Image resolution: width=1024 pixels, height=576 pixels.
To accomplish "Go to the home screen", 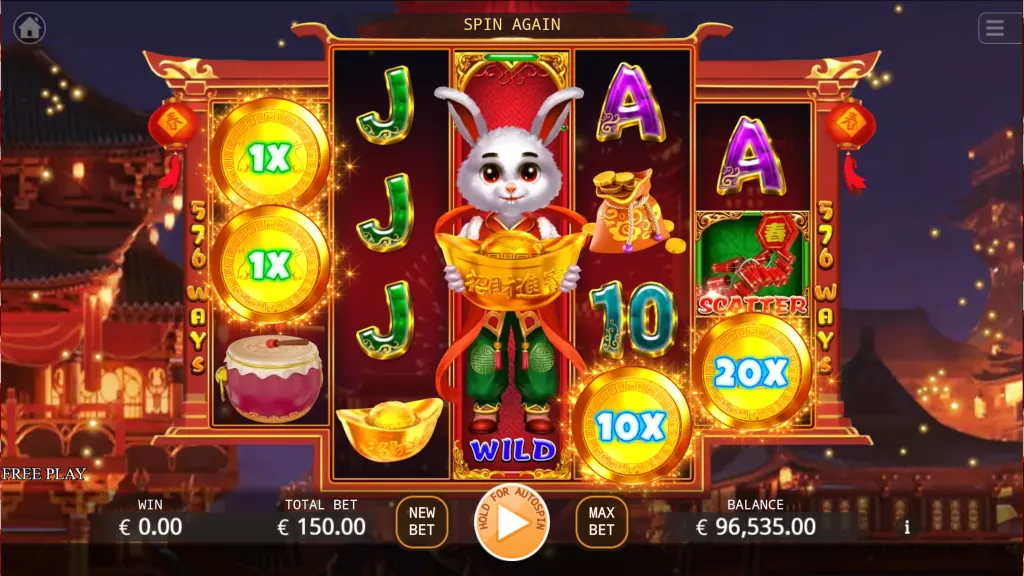I will click(29, 28).
